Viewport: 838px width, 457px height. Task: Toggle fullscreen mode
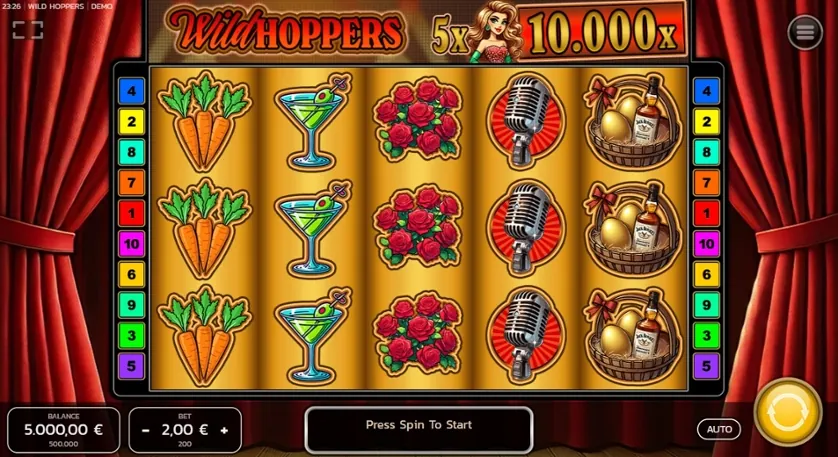(x=27, y=30)
